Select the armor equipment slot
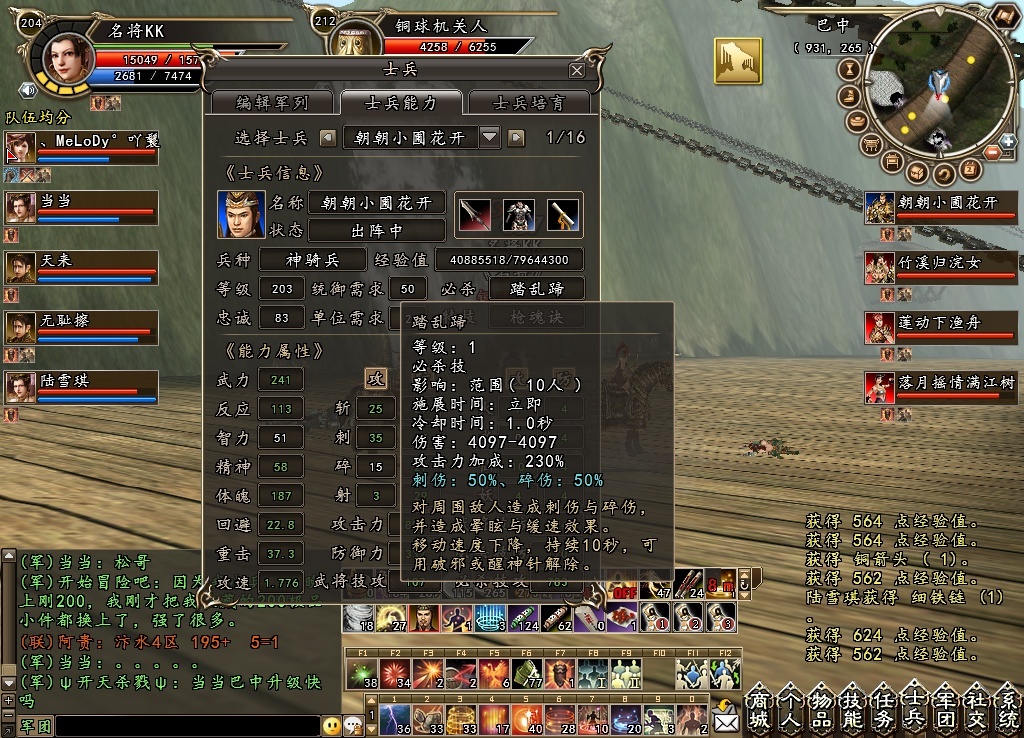1024x738 pixels. [518, 214]
